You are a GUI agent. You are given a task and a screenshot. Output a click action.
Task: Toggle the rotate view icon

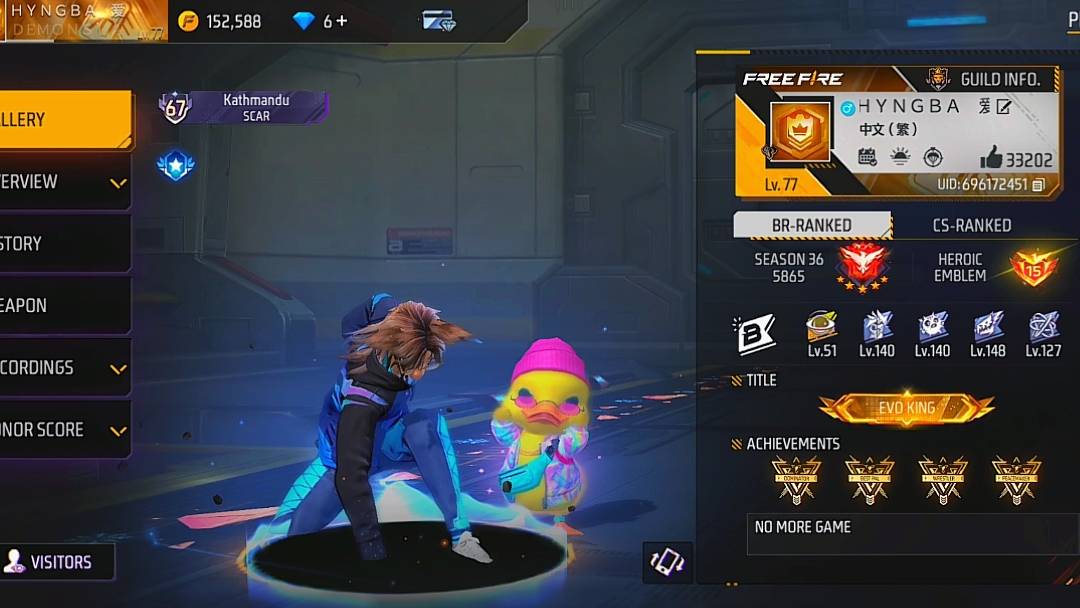point(666,562)
